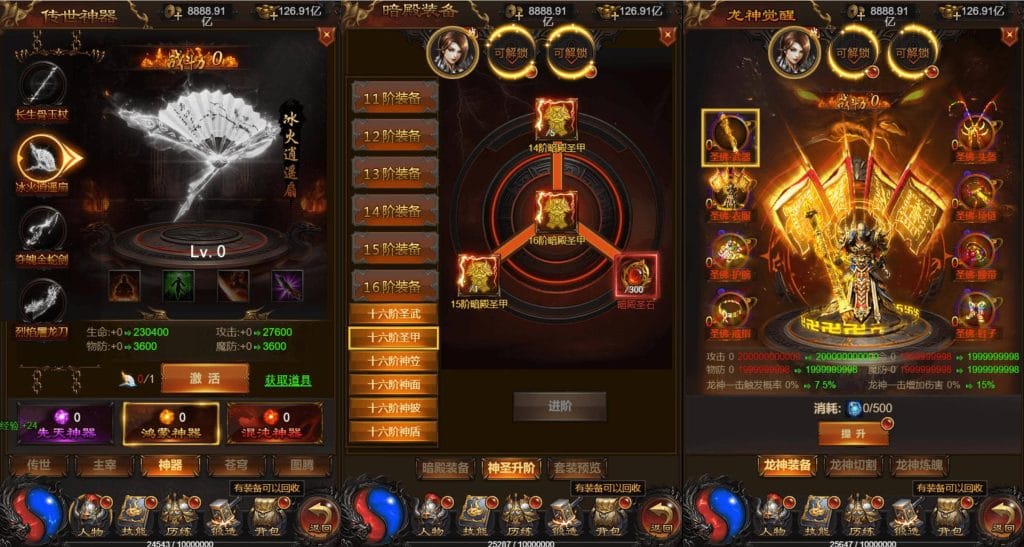
Task: Select the 暗殿圣石 material slot
Action: [x=636, y=275]
